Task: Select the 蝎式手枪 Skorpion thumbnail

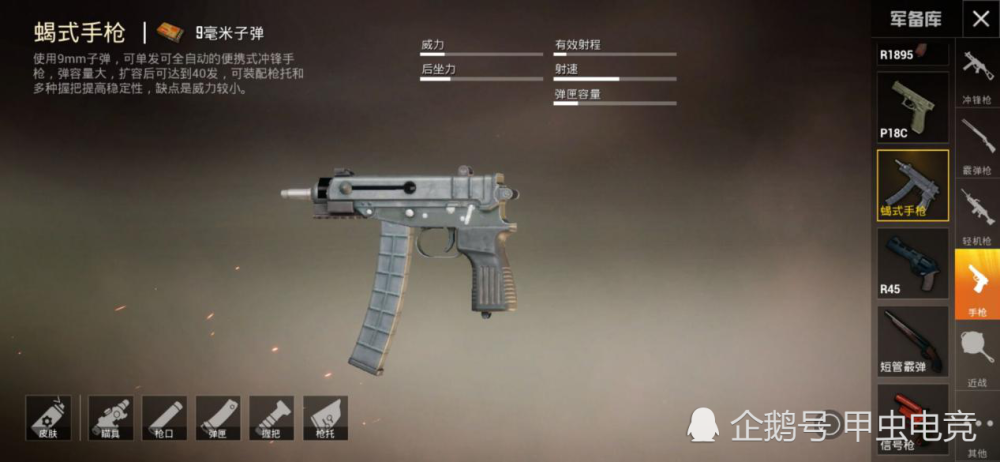Action: coord(912,185)
